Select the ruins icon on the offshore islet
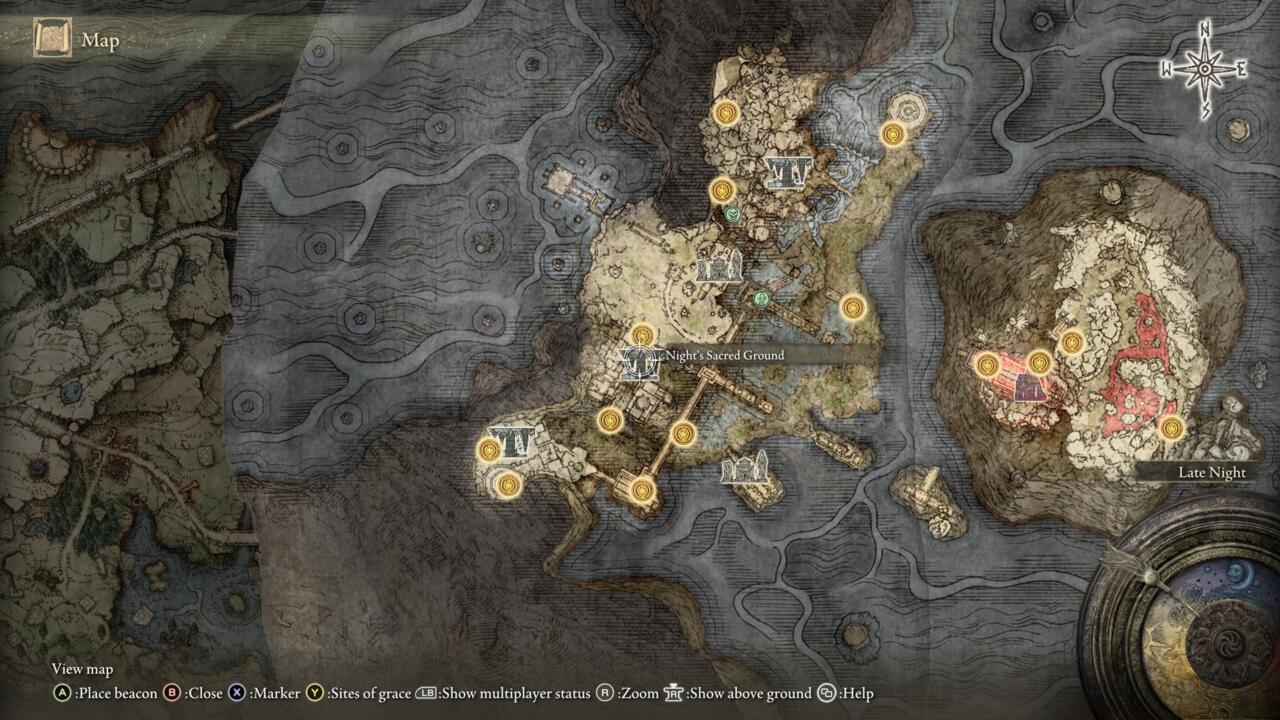The image size is (1280, 720). 750,466
